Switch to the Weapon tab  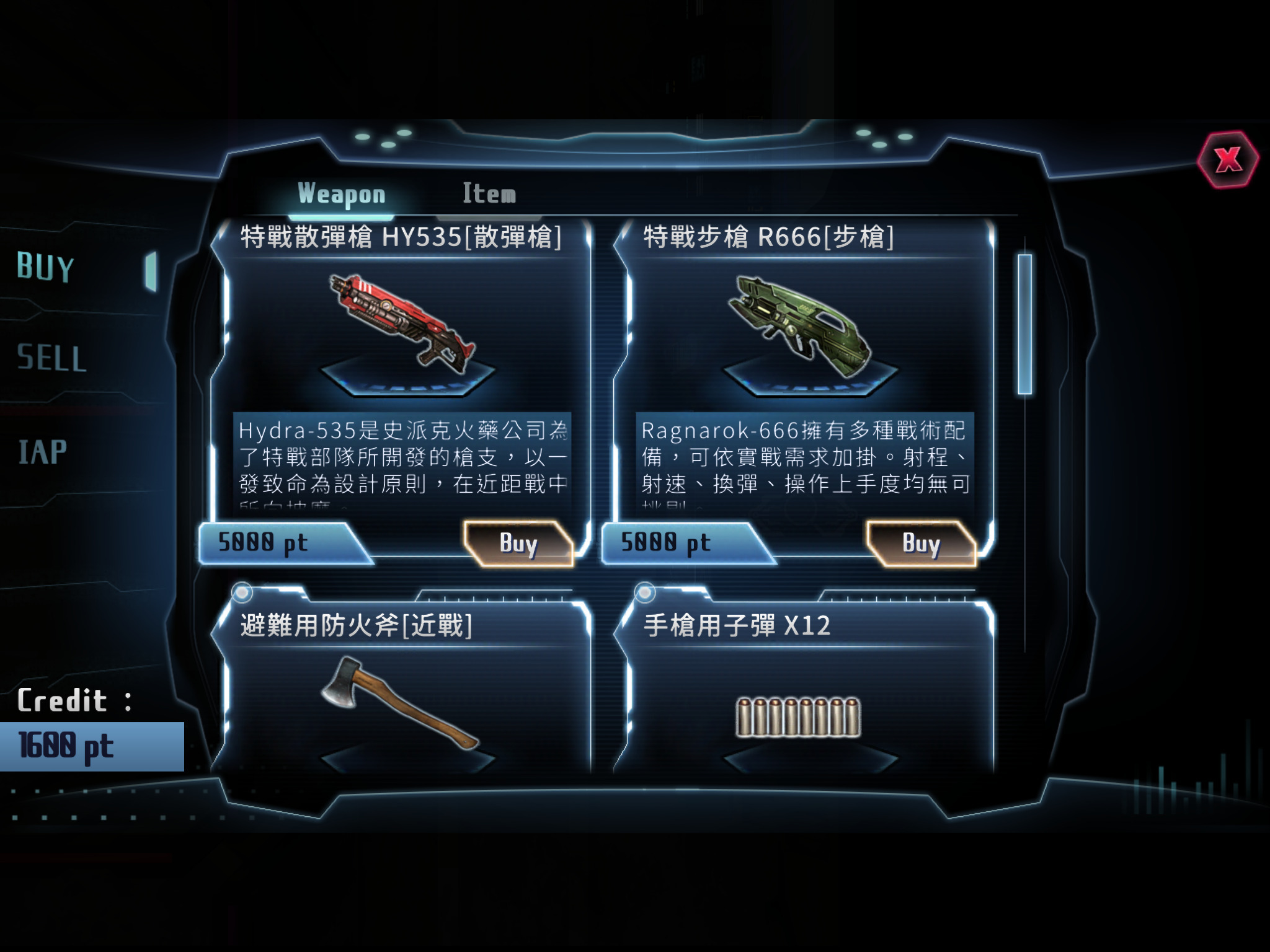(x=342, y=193)
